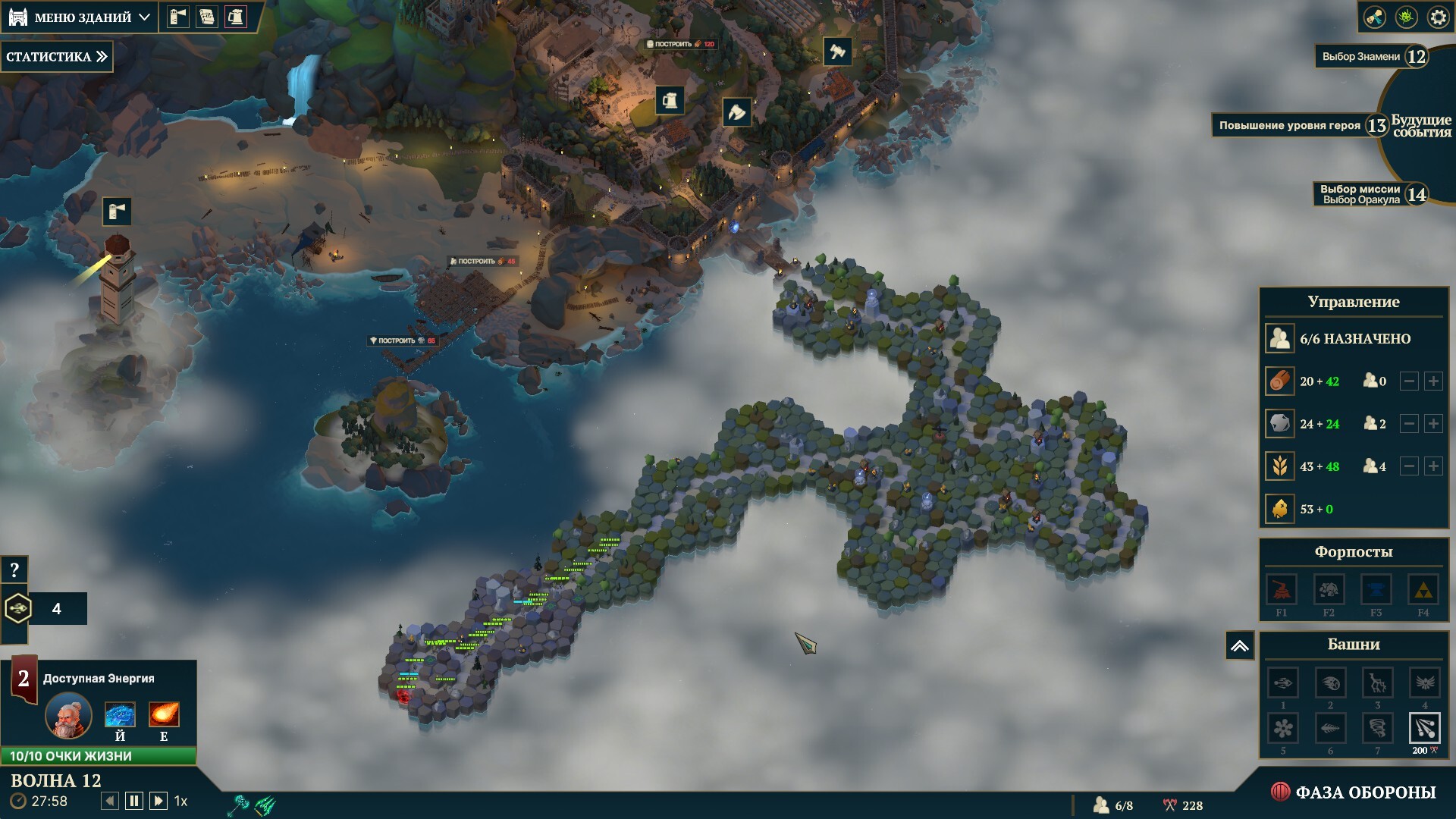Activate the blue frost hero ability
The width and height of the screenshot is (1456, 819).
tap(120, 715)
